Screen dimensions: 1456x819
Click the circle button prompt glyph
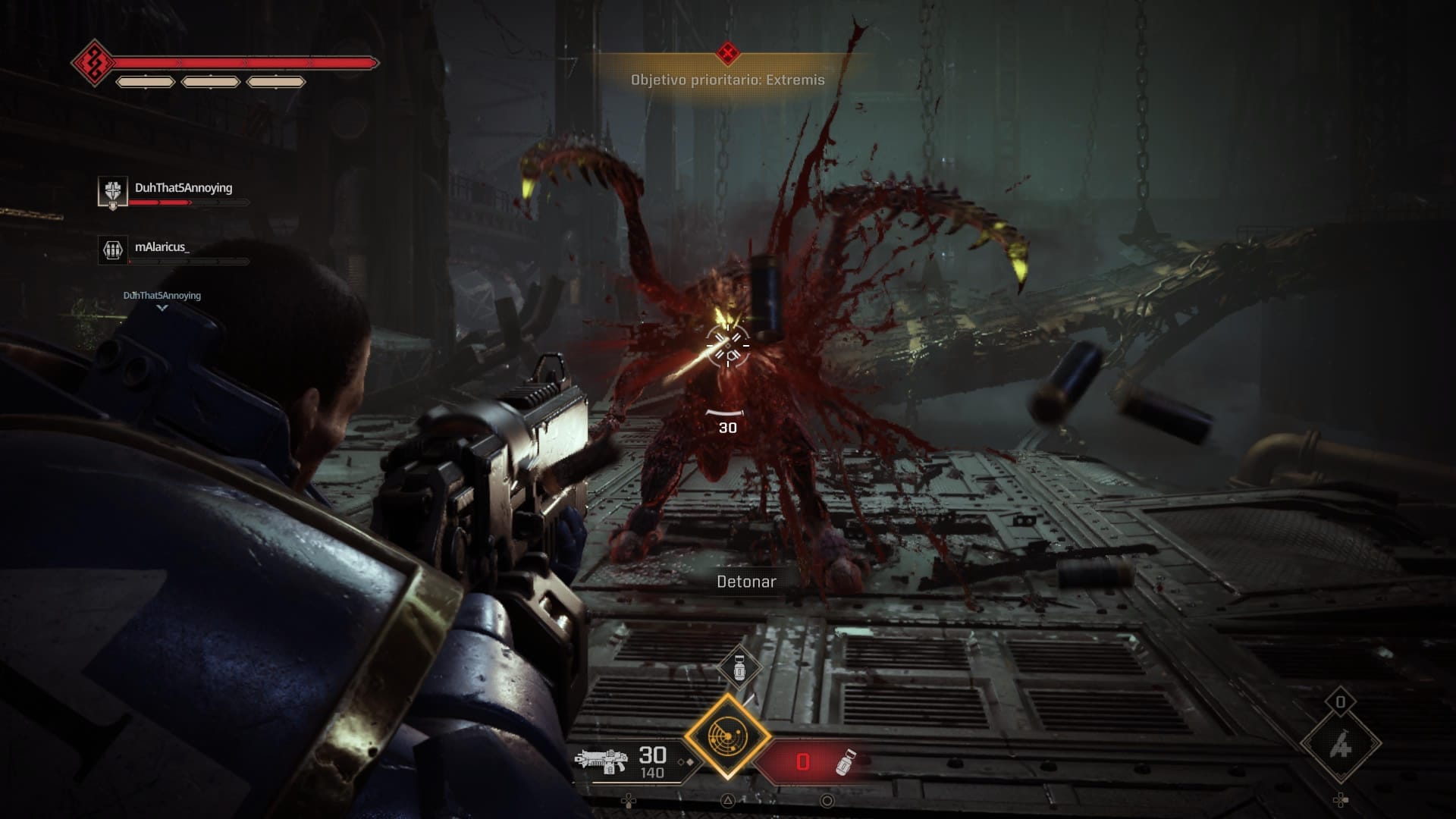click(x=827, y=801)
